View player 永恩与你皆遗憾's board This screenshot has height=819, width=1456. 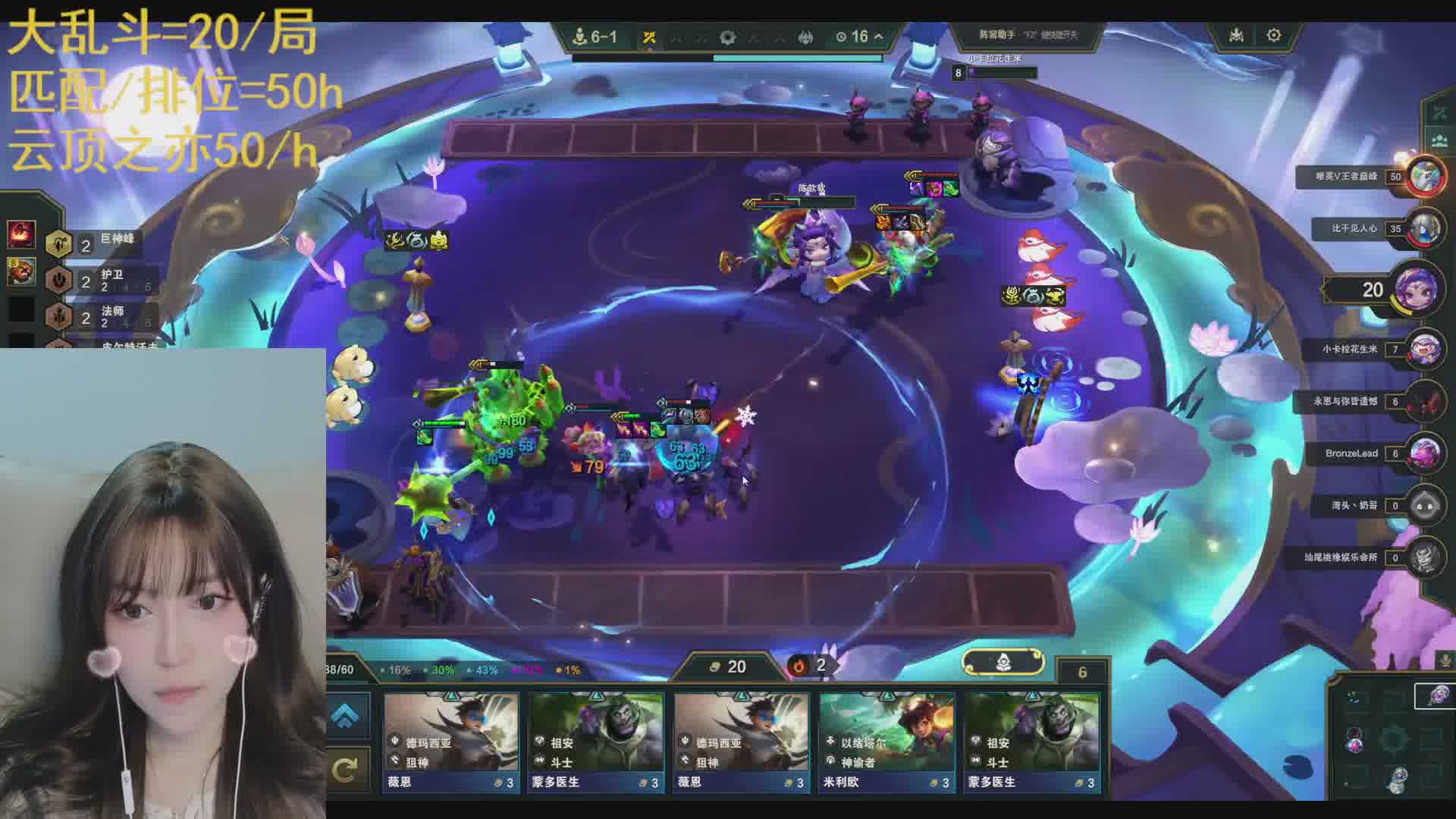(x=1425, y=402)
